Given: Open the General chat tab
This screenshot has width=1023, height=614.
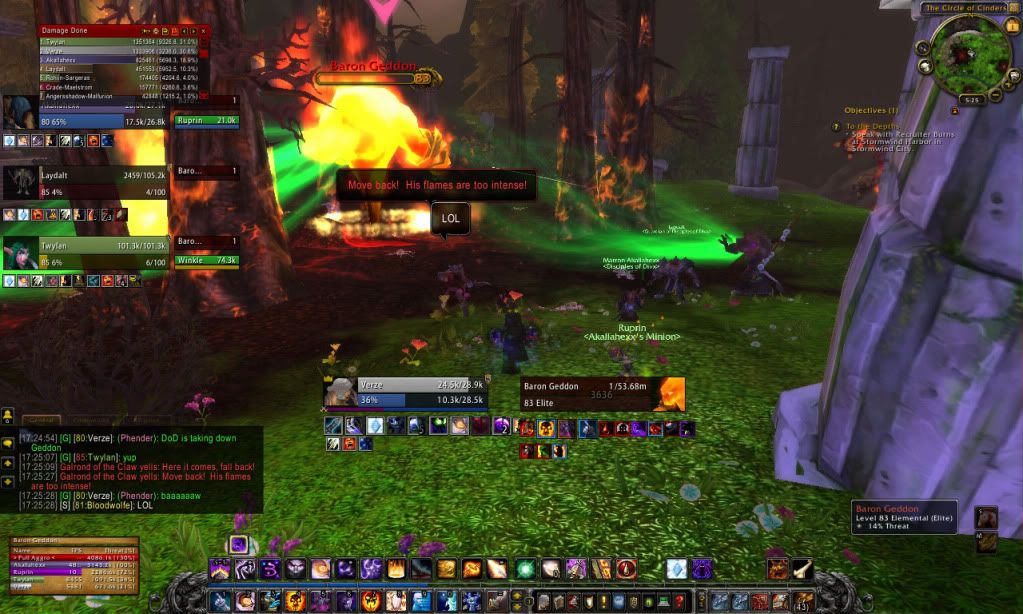Looking at the screenshot, I should (x=42, y=421).
